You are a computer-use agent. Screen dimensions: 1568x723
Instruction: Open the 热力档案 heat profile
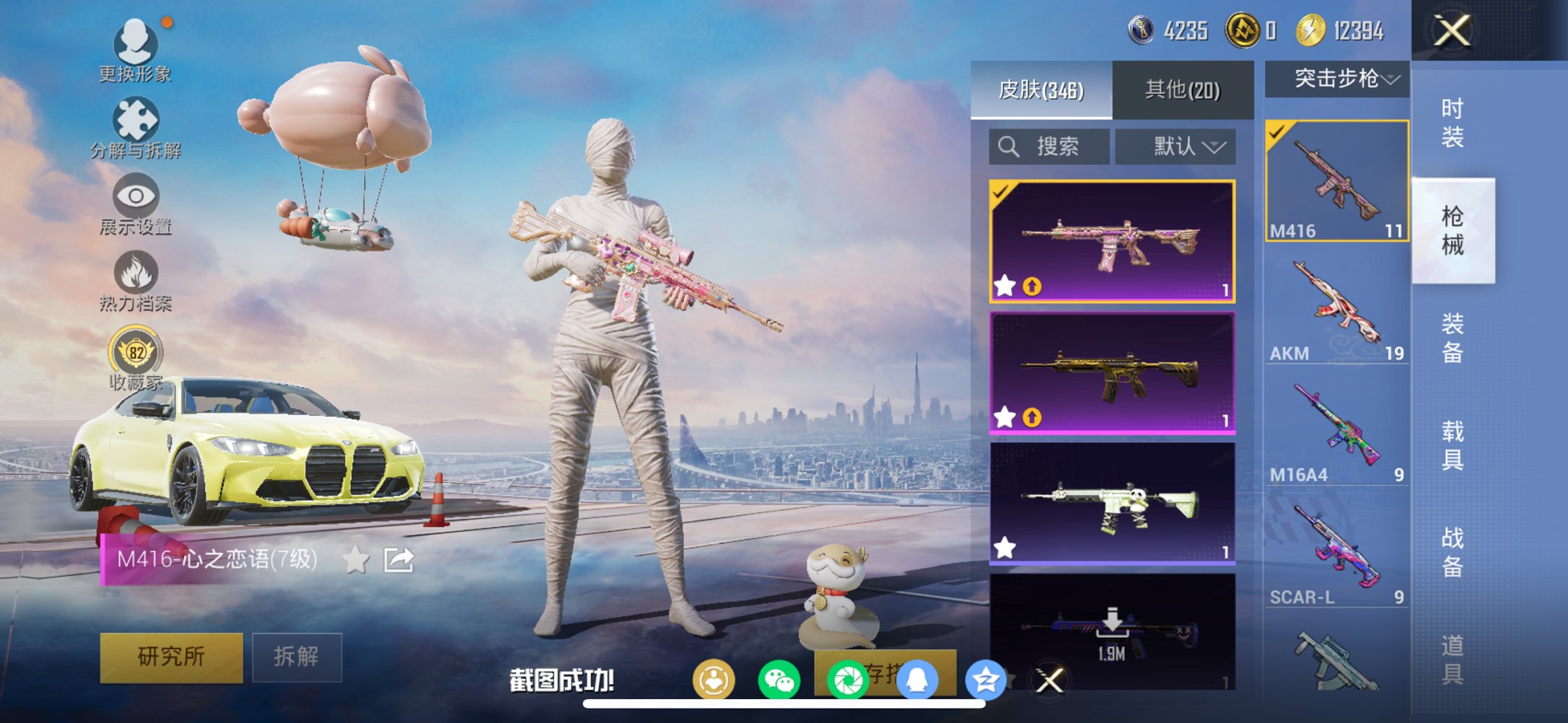click(x=136, y=281)
